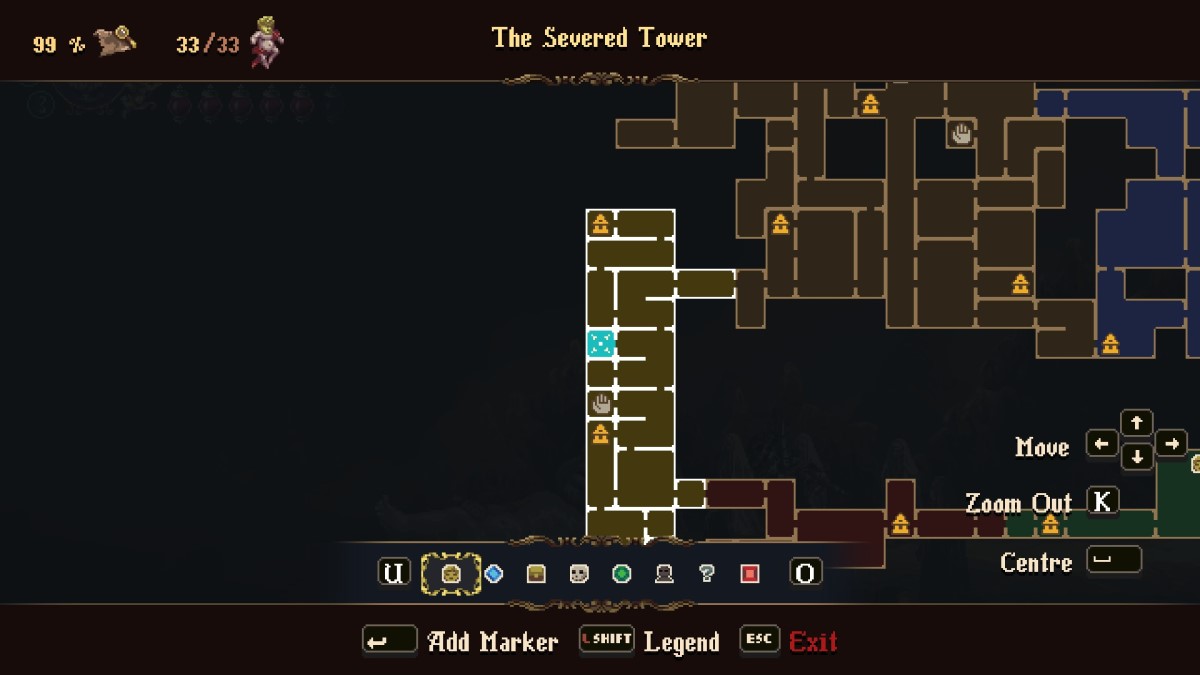Click the shrine marker in the dark red corridor

click(901, 524)
